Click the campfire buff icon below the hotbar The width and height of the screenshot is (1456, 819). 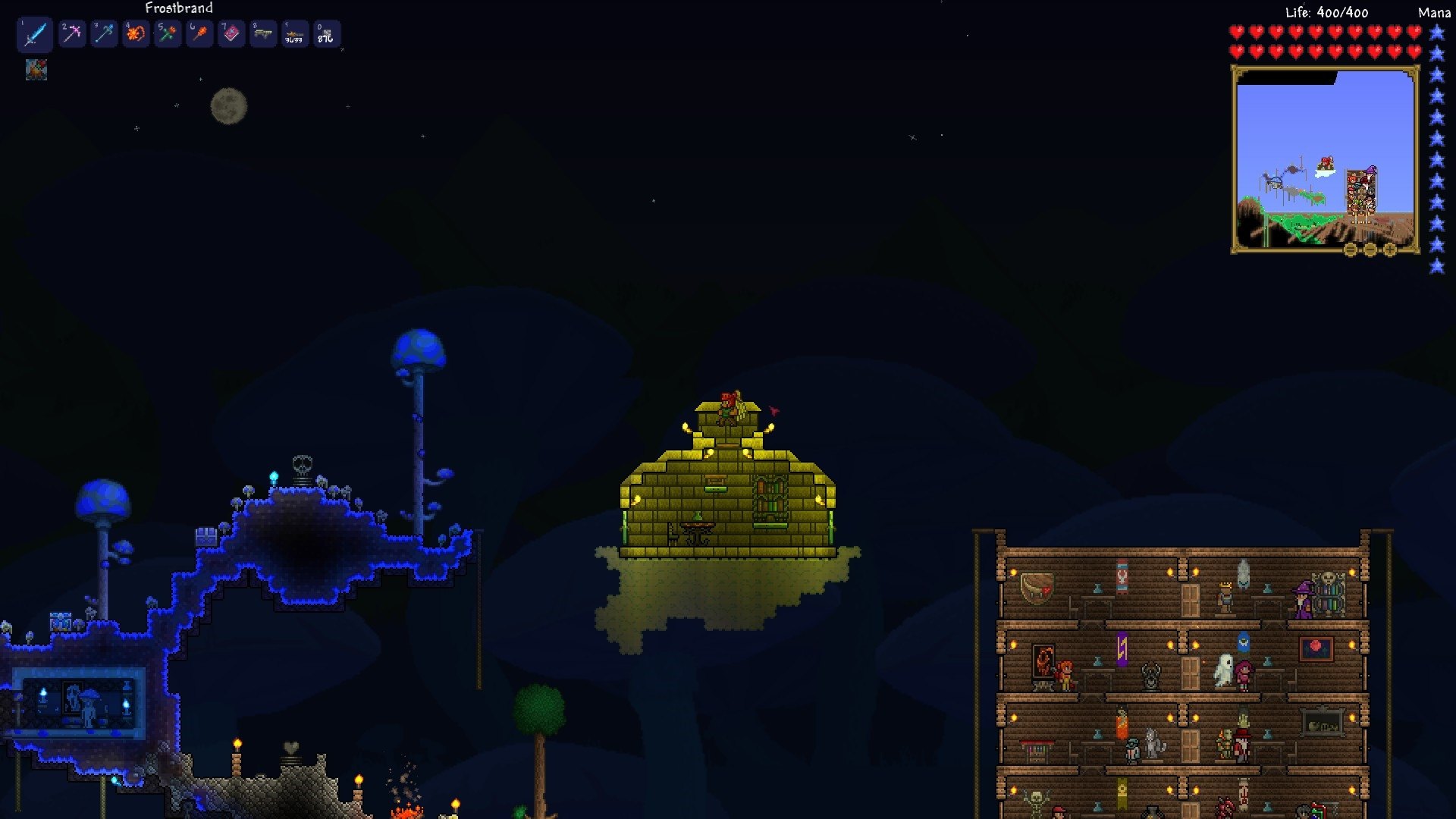[x=36, y=71]
